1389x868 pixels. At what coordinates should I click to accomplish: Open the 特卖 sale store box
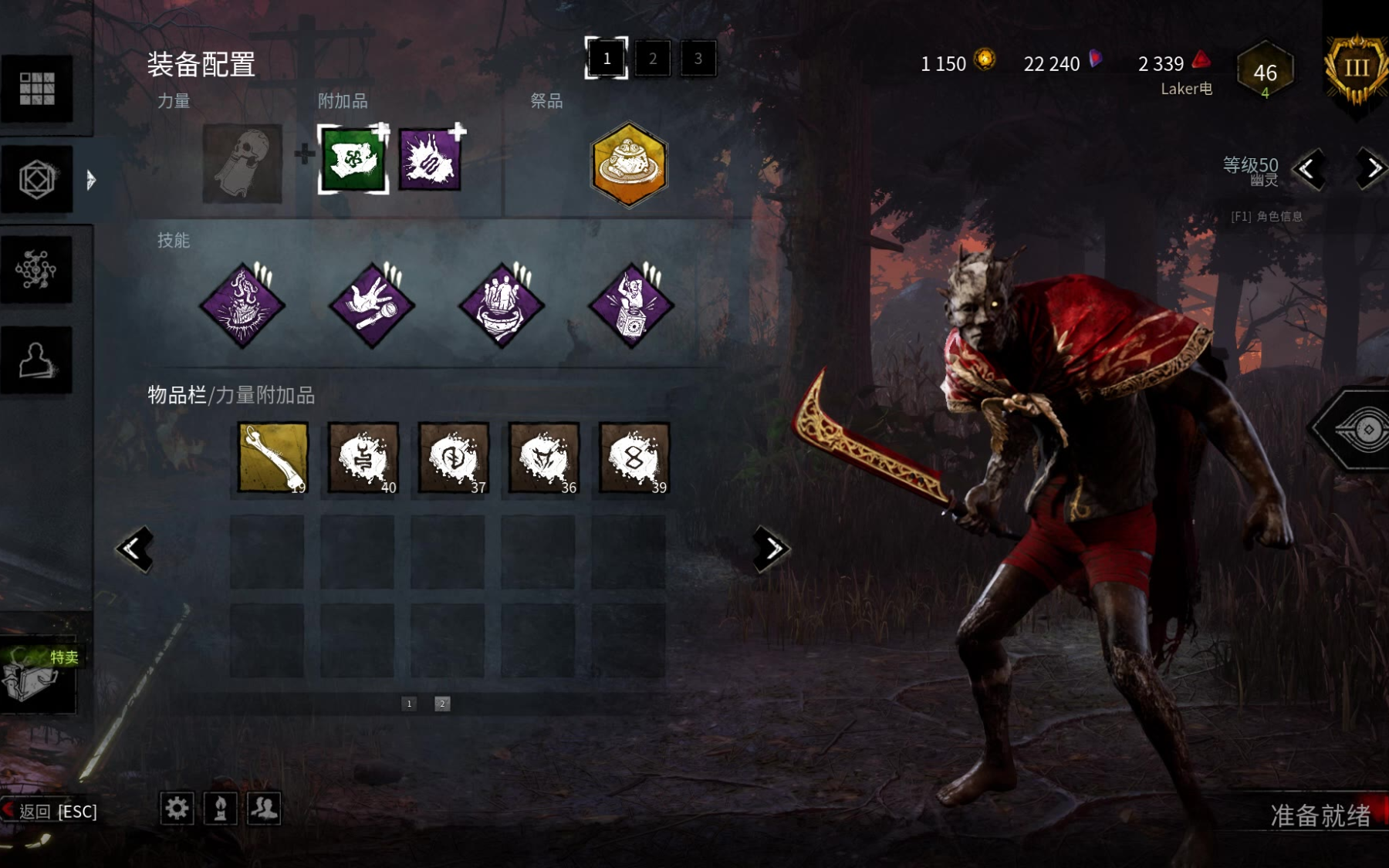pos(39,675)
